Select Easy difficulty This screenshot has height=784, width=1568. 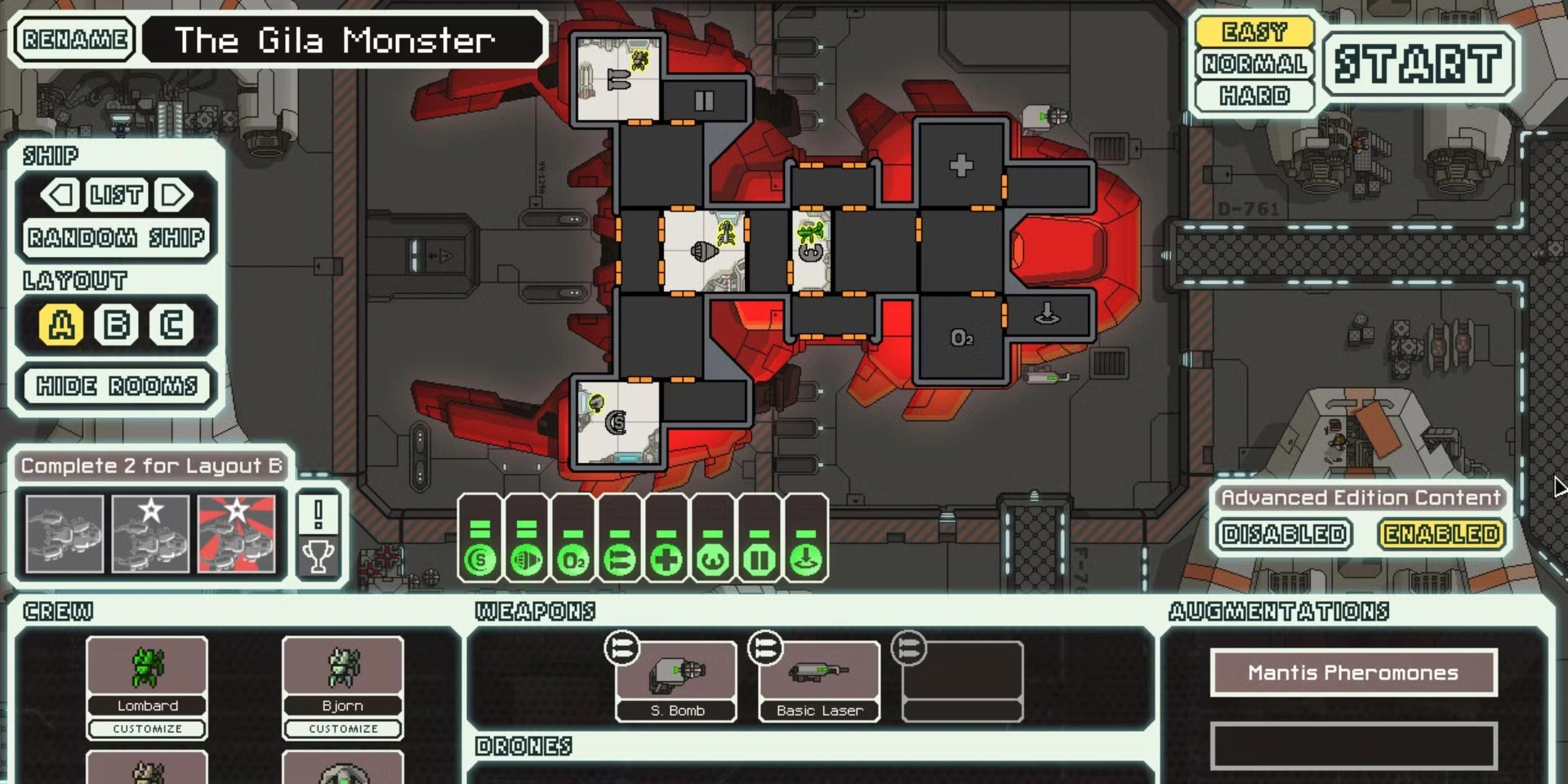pyautogui.click(x=1254, y=32)
